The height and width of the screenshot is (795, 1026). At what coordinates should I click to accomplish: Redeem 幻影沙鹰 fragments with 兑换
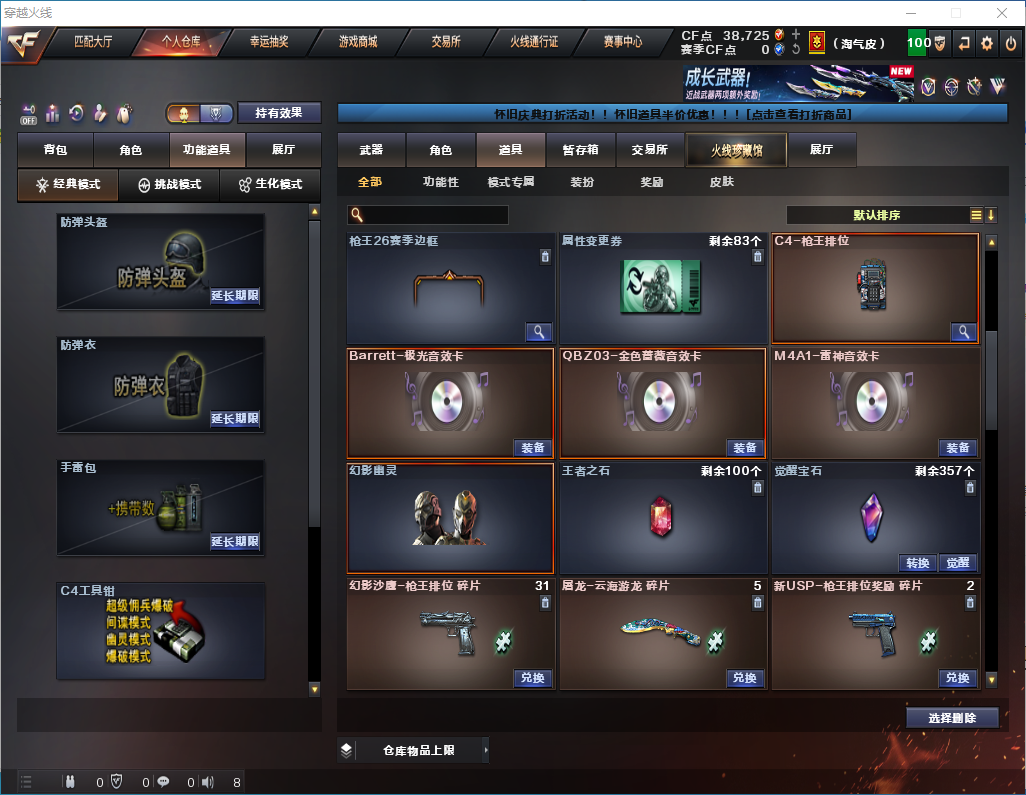pyautogui.click(x=533, y=678)
